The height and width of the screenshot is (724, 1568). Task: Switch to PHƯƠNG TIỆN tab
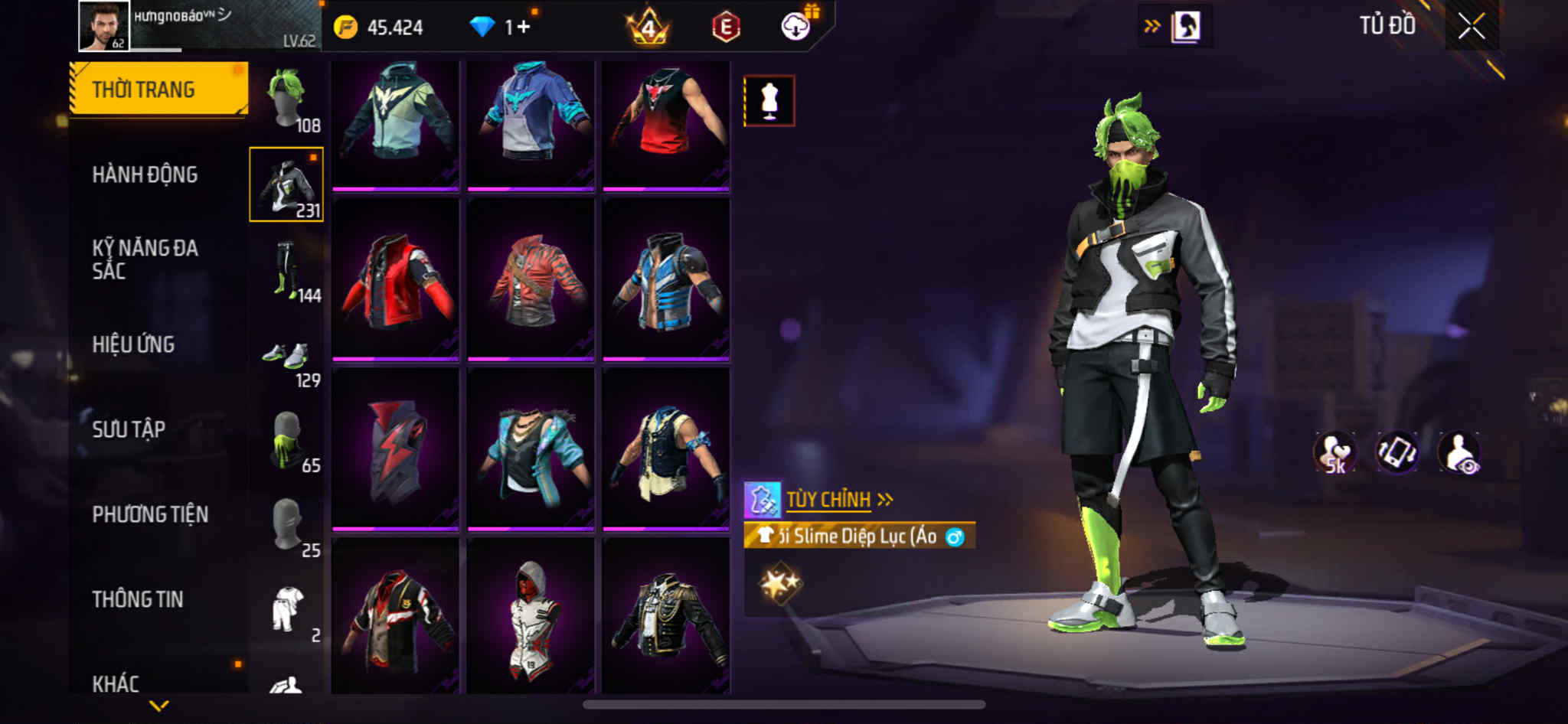click(x=150, y=514)
